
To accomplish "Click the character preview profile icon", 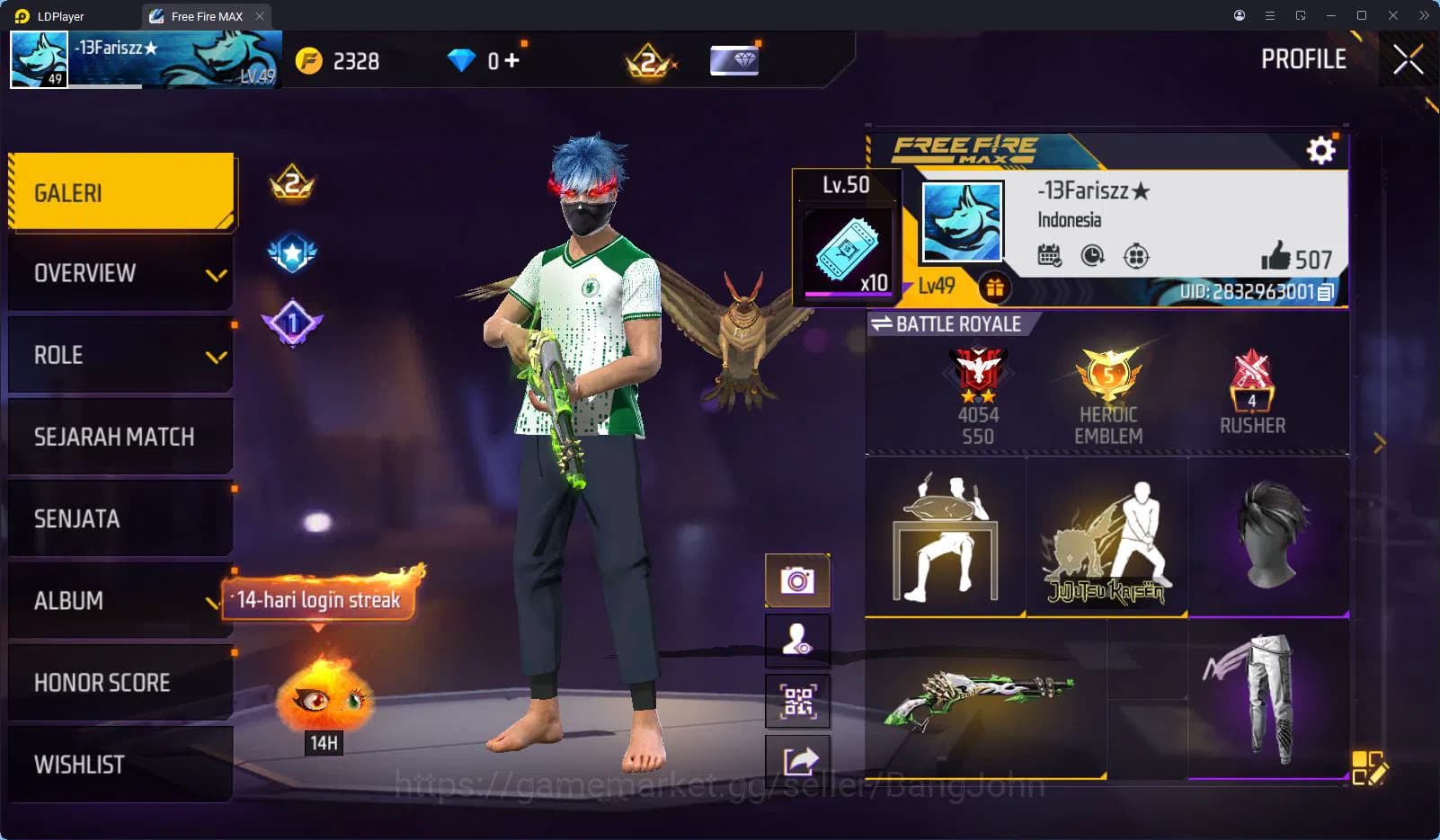I will click(797, 641).
